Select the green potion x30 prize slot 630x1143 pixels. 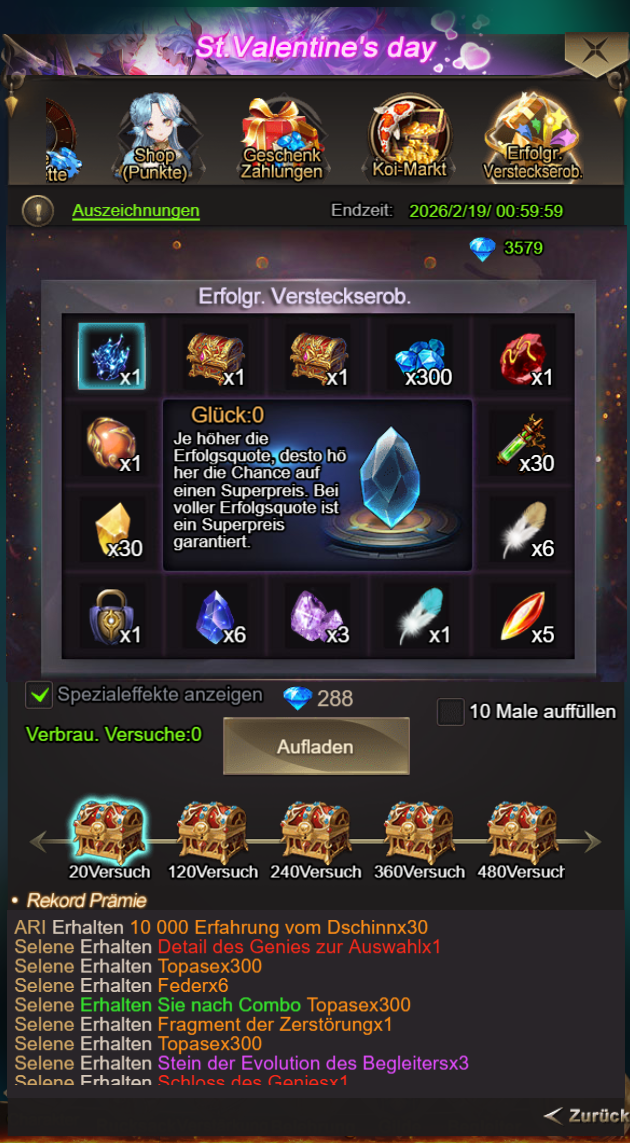click(x=525, y=443)
